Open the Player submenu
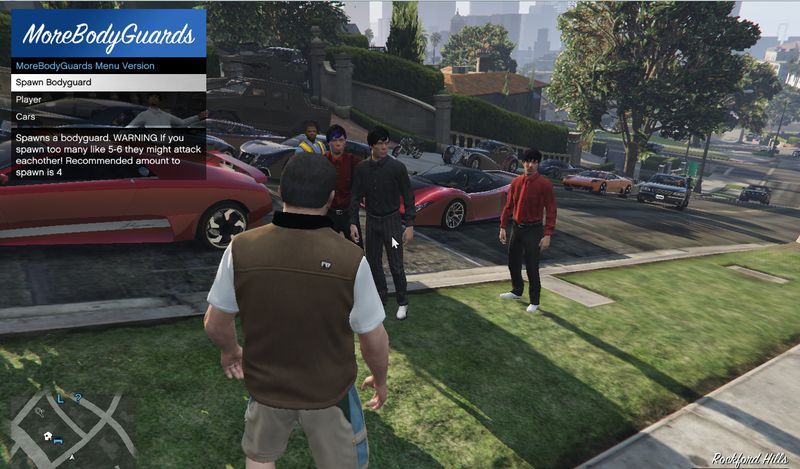800x469 pixels. pos(107,100)
